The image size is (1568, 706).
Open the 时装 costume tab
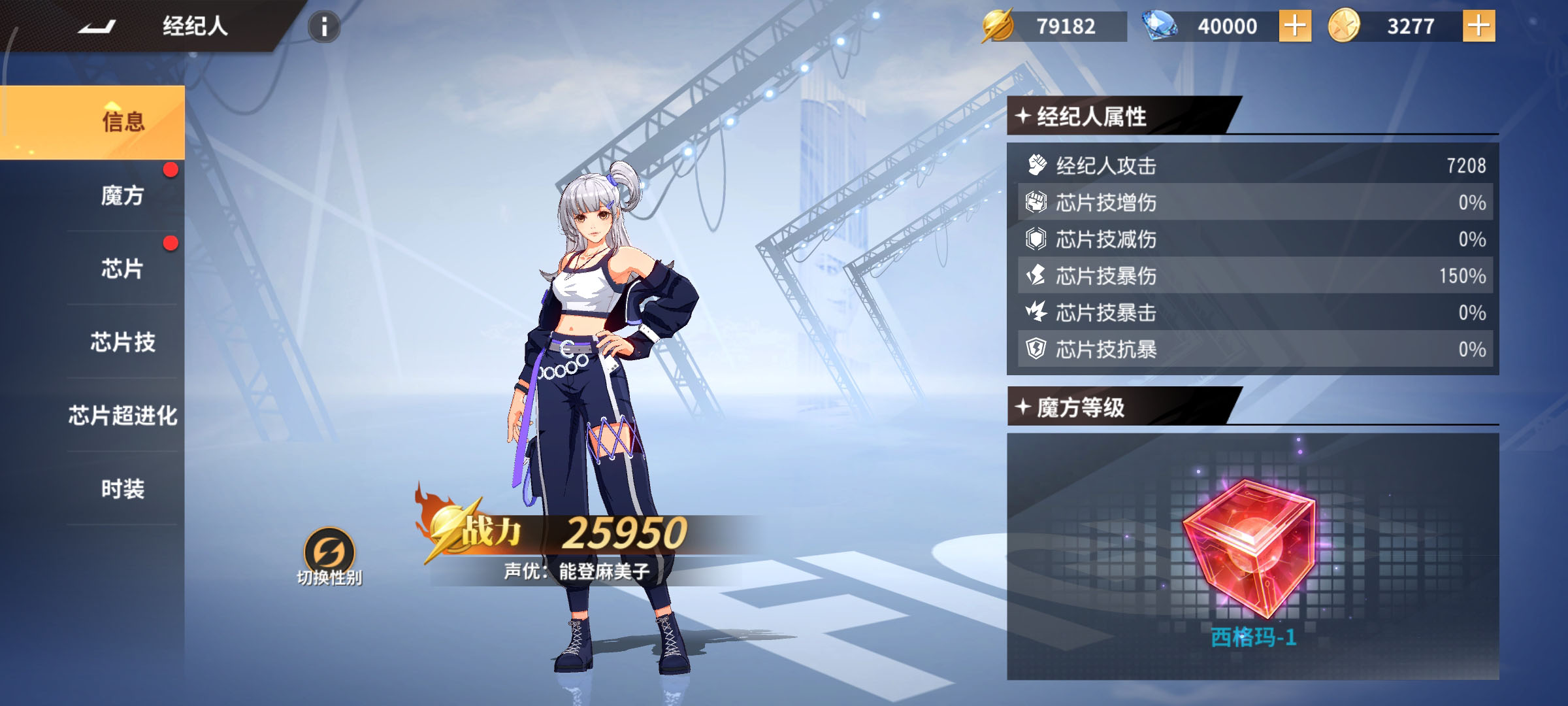point(123,488)
